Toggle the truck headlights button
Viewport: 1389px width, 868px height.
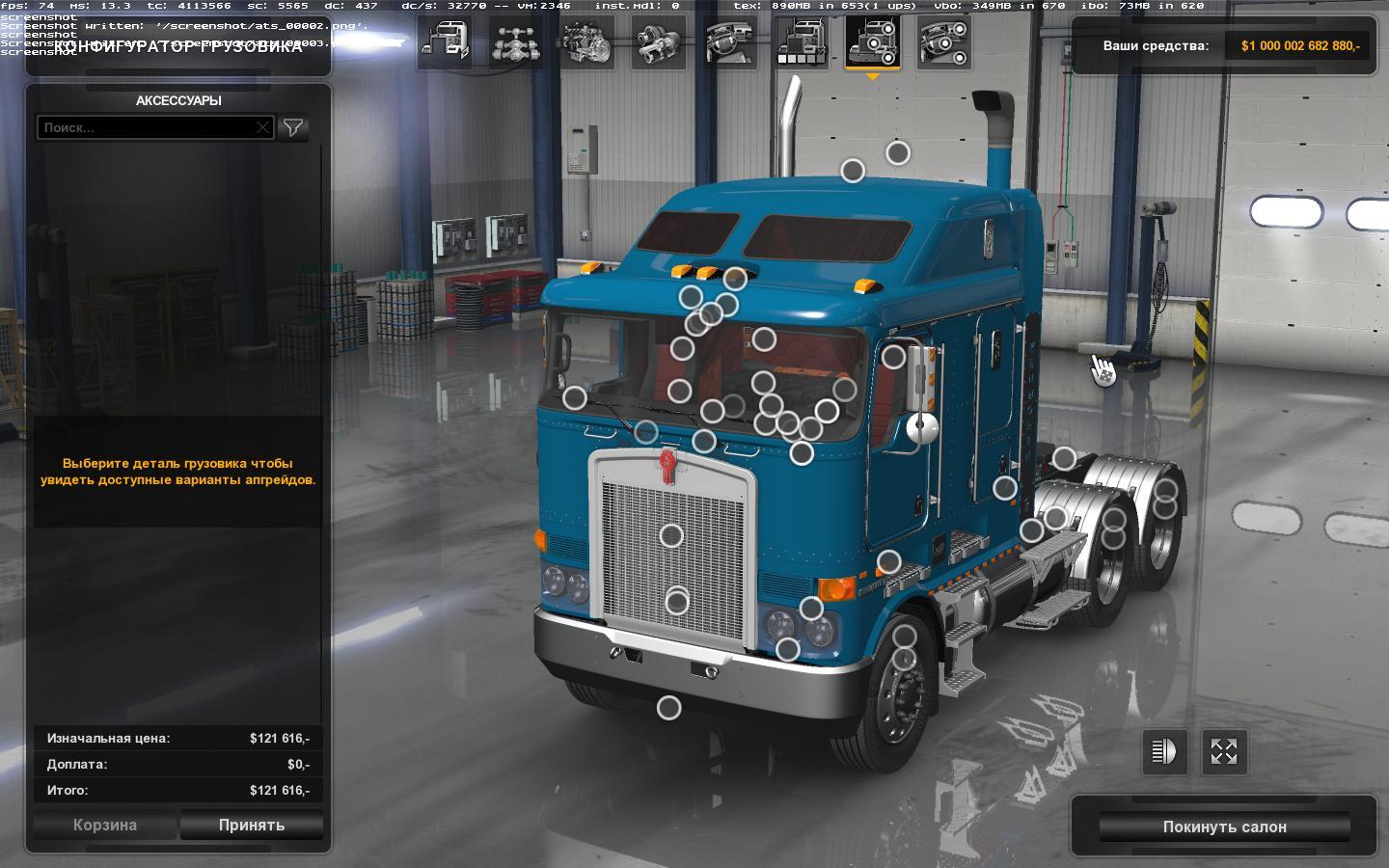tap(1164, 752)
